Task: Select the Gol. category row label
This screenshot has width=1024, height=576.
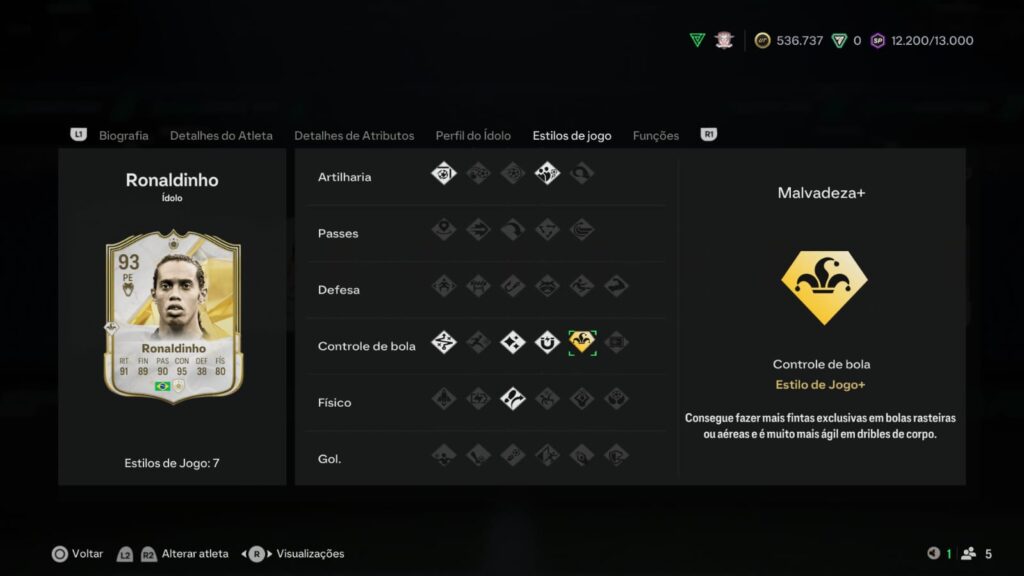Action: (x=329, y=459)
